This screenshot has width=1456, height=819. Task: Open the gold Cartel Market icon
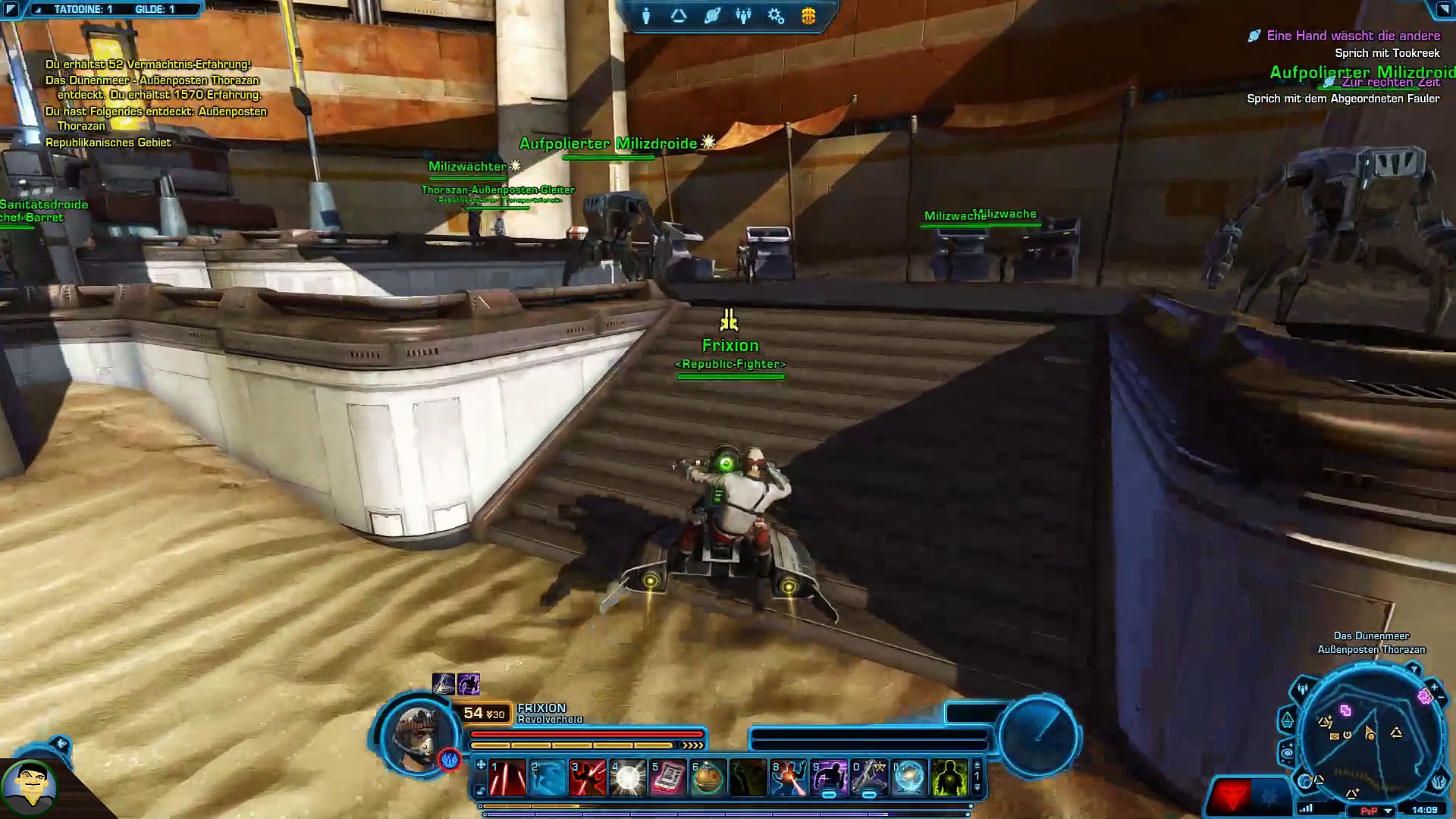pos(808,16)
